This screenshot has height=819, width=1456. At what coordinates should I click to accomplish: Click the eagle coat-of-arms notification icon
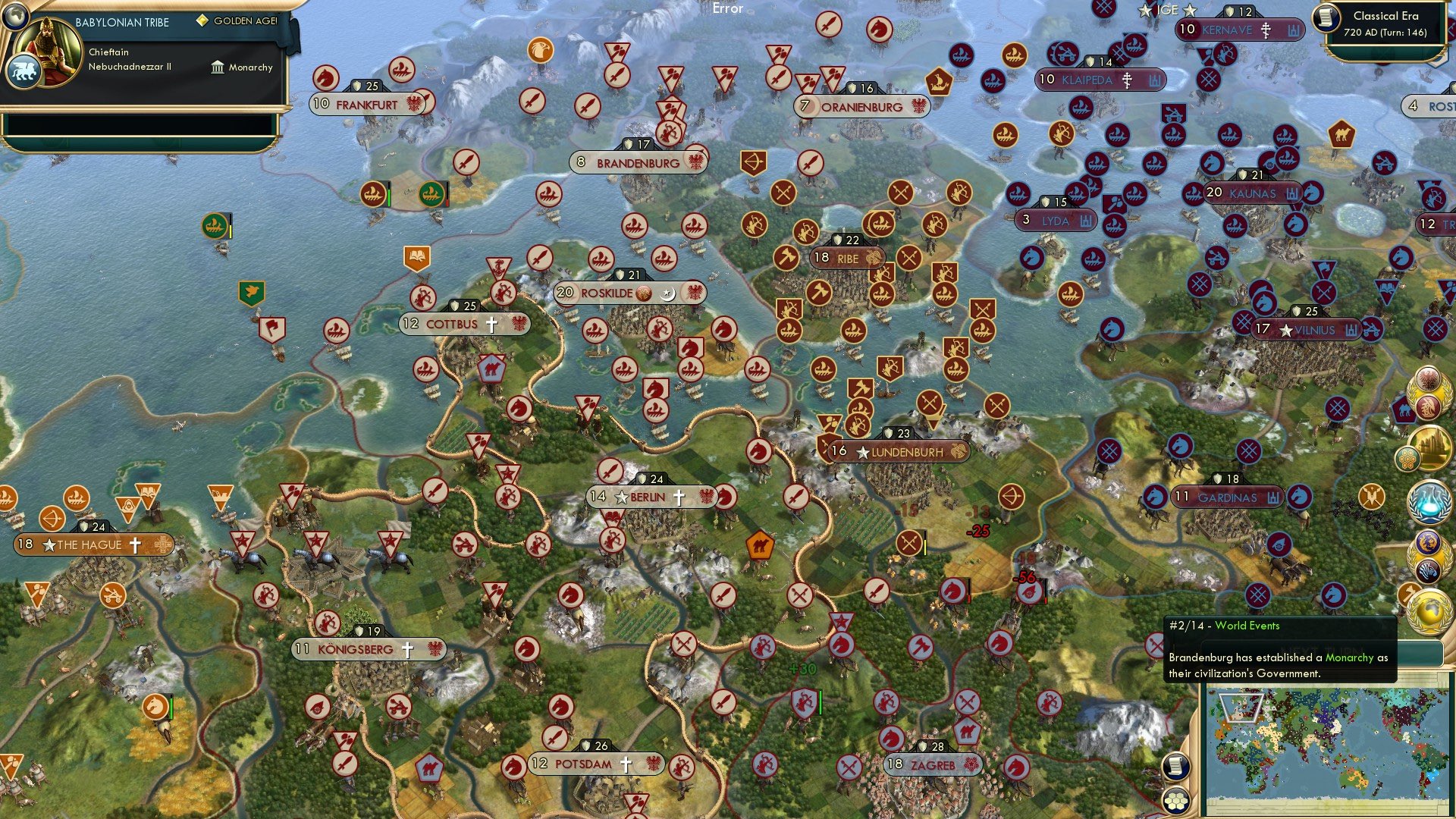point(1429,379)
